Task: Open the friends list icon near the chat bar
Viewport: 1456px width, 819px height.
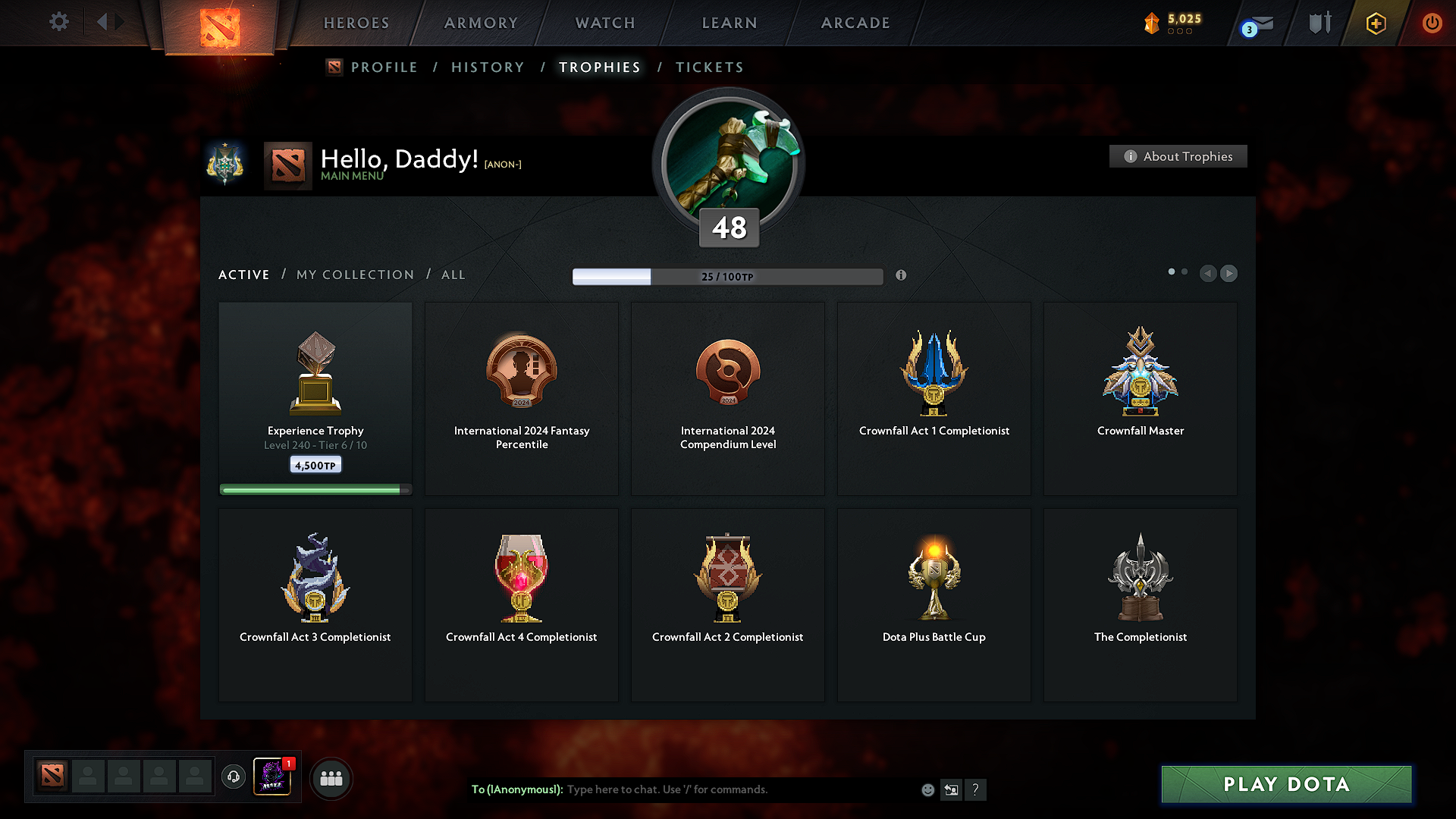Action: (331, 778)
